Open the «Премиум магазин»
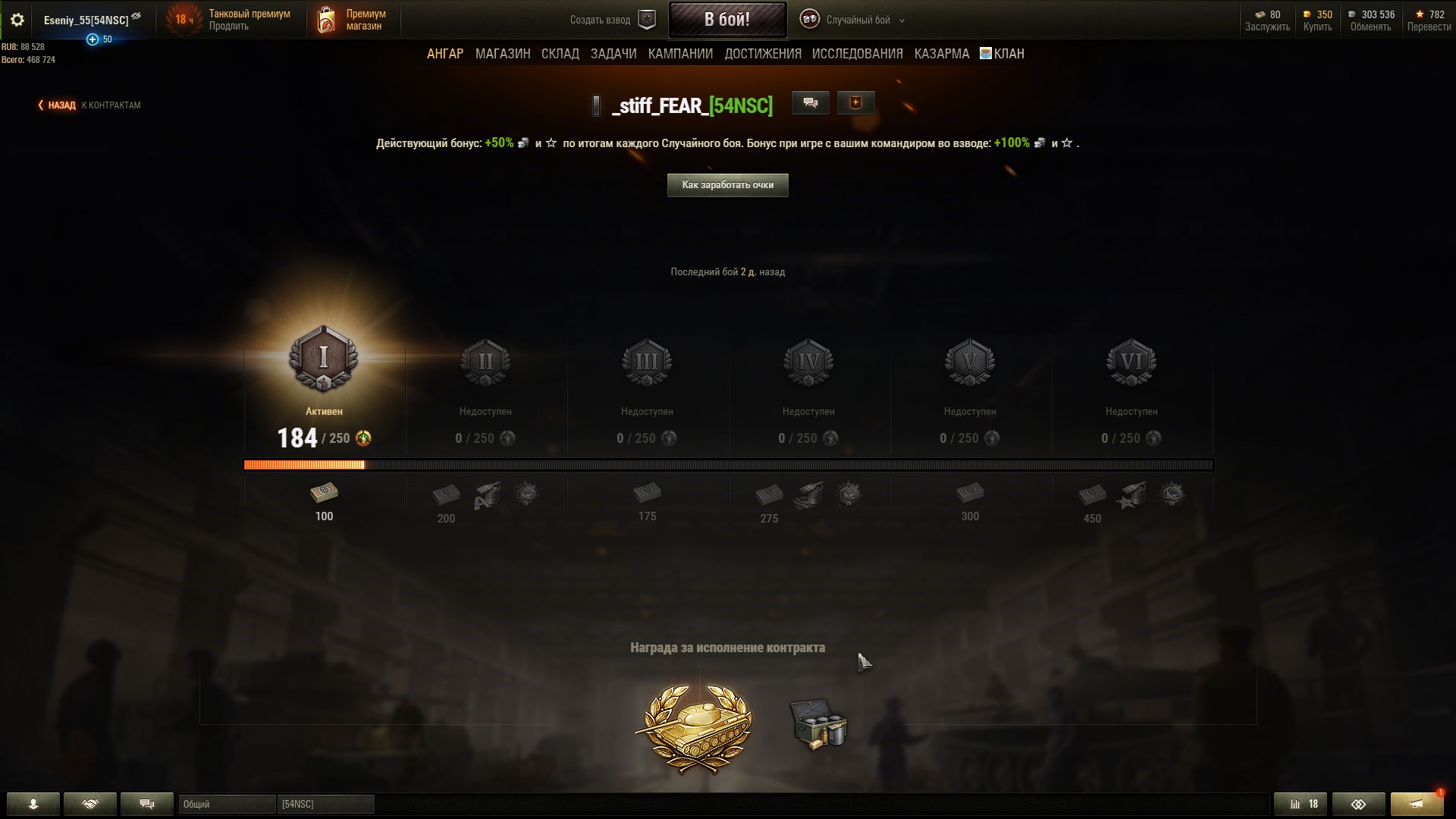This screenshot has width=1456, height=819. pyautogui.click(x=351, y=20)
